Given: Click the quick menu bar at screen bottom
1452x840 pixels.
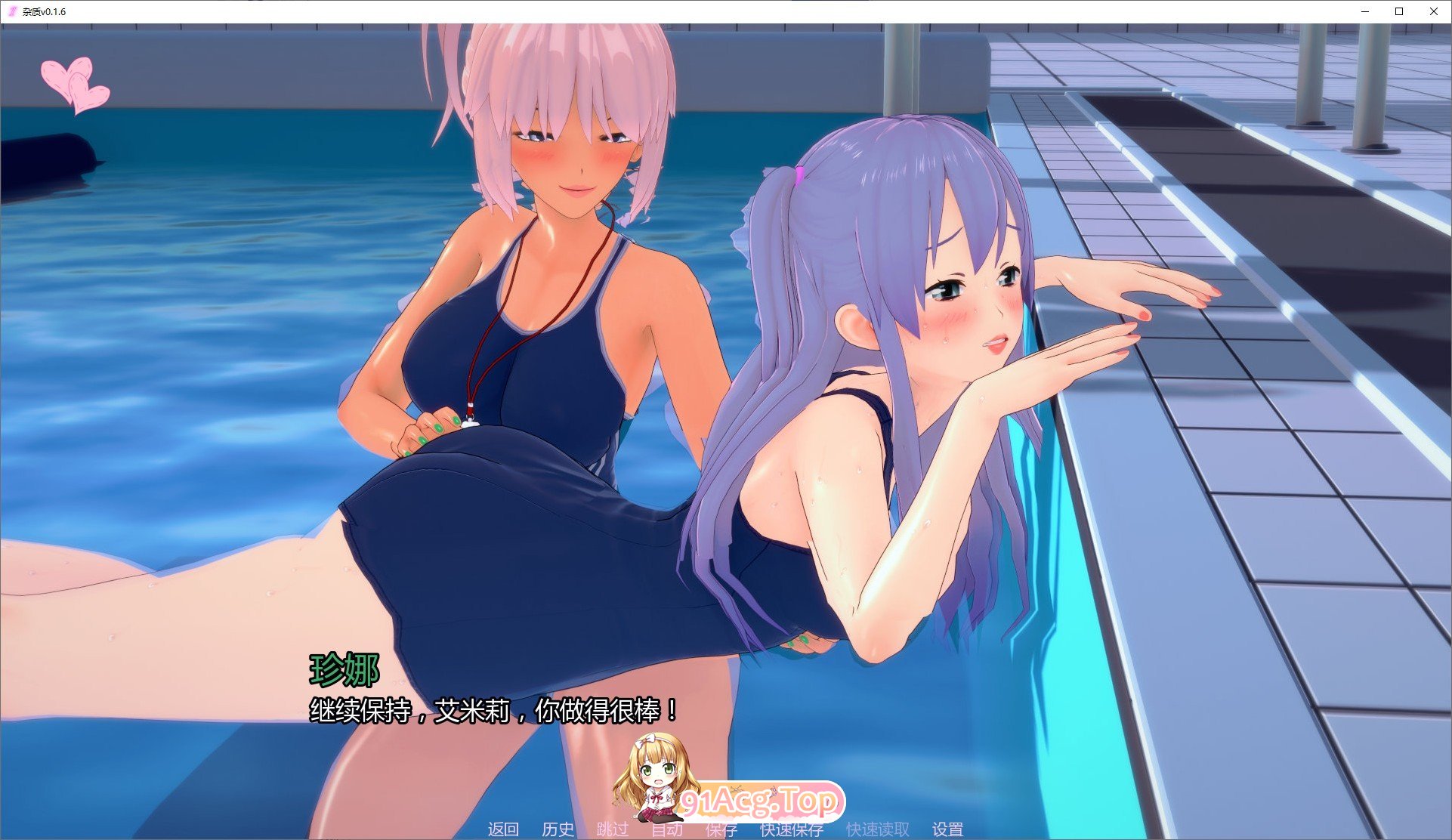Looking at the screenshot, I should point(725,828).
